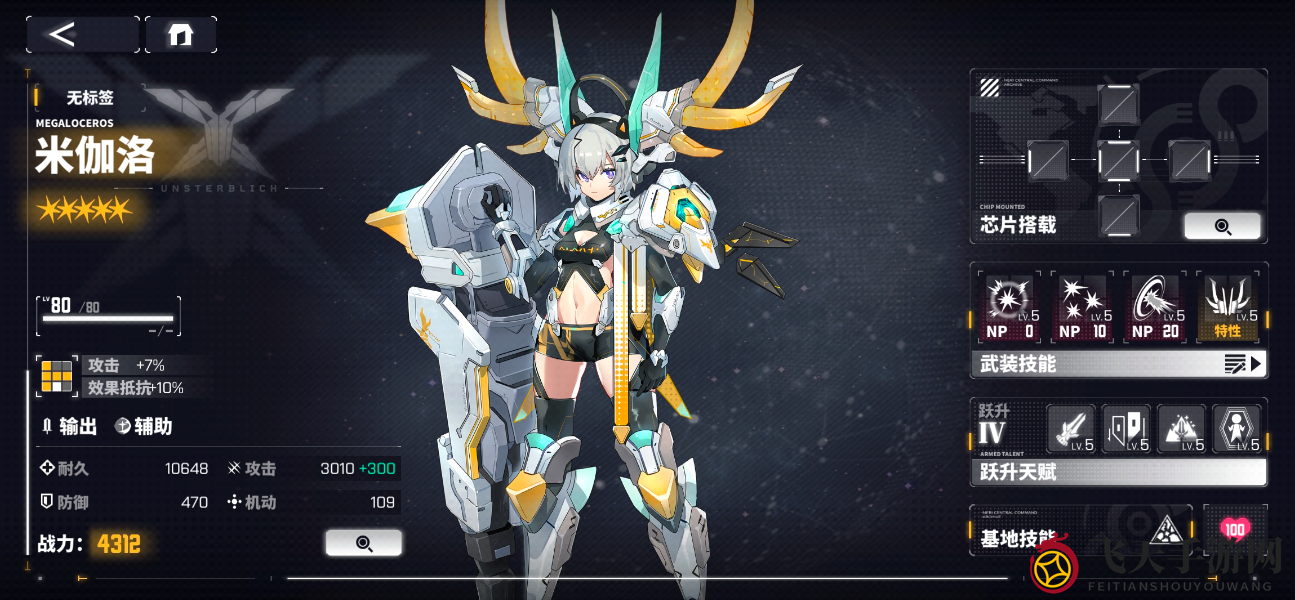Viewport: 1295px width, 600px height.
Task: Edit the 无标签 tag label
Action: (90, 98)
